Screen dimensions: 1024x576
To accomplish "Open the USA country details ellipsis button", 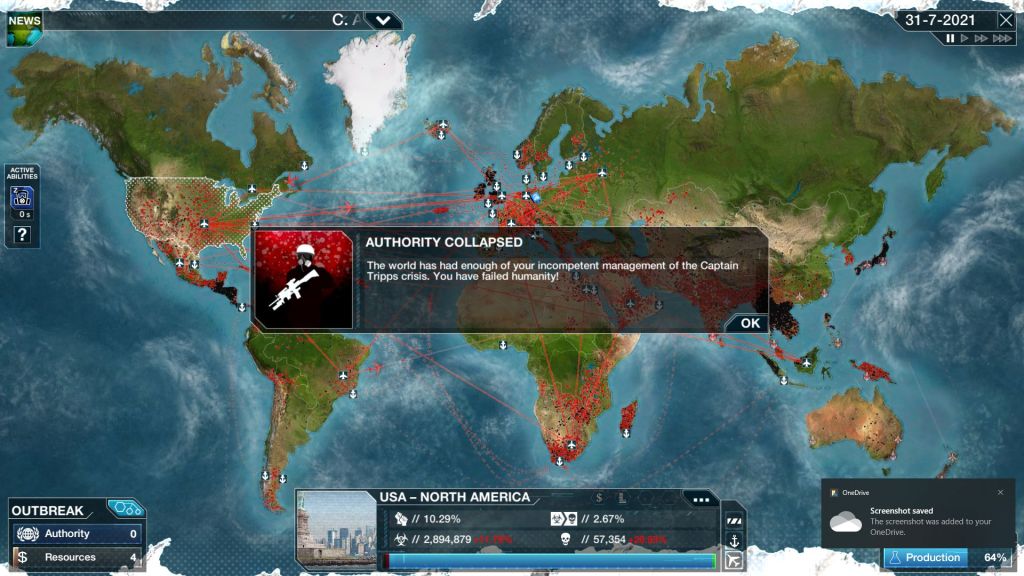I will (x=700, y=499).
